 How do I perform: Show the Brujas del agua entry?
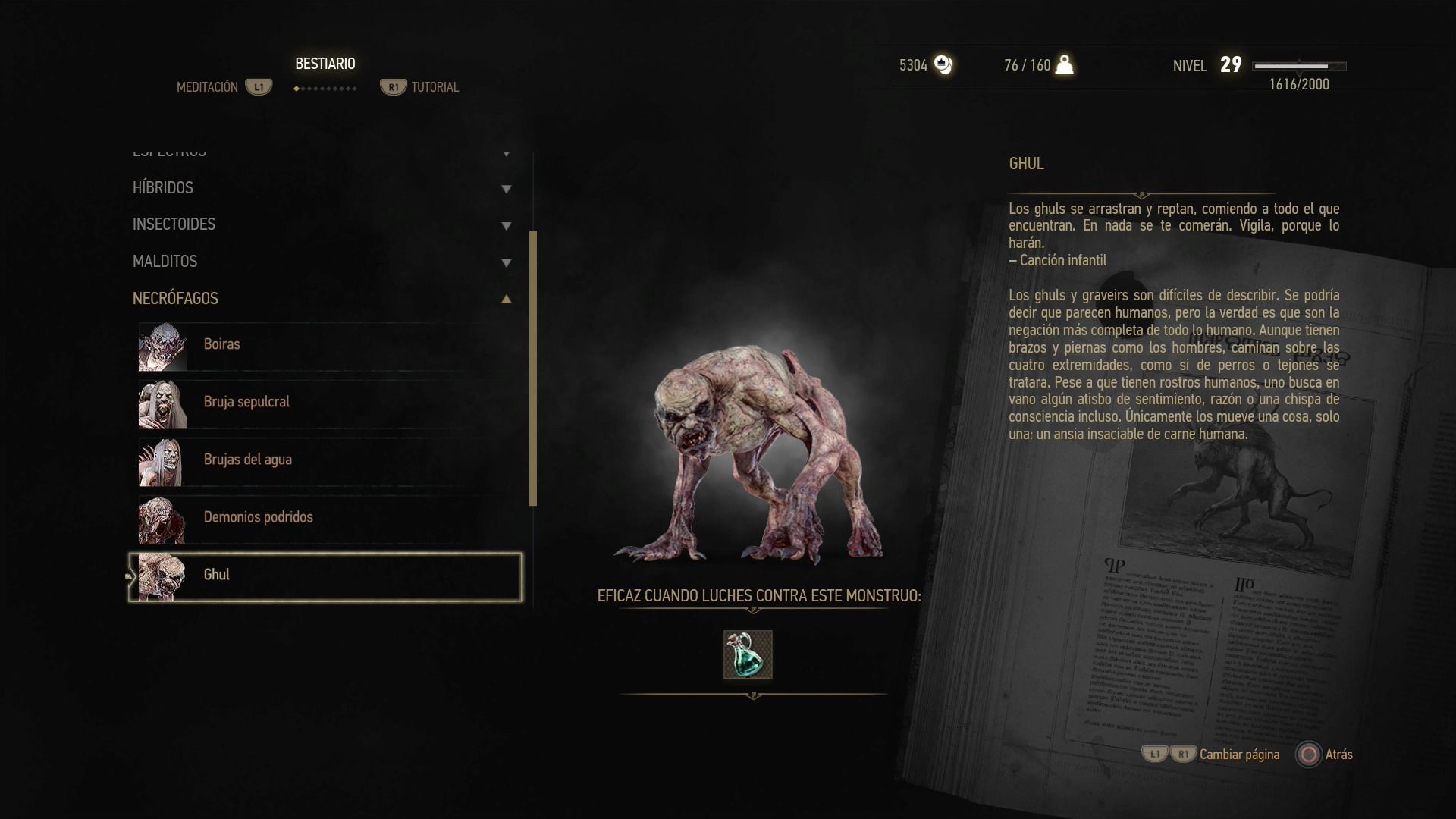[326, 460]
